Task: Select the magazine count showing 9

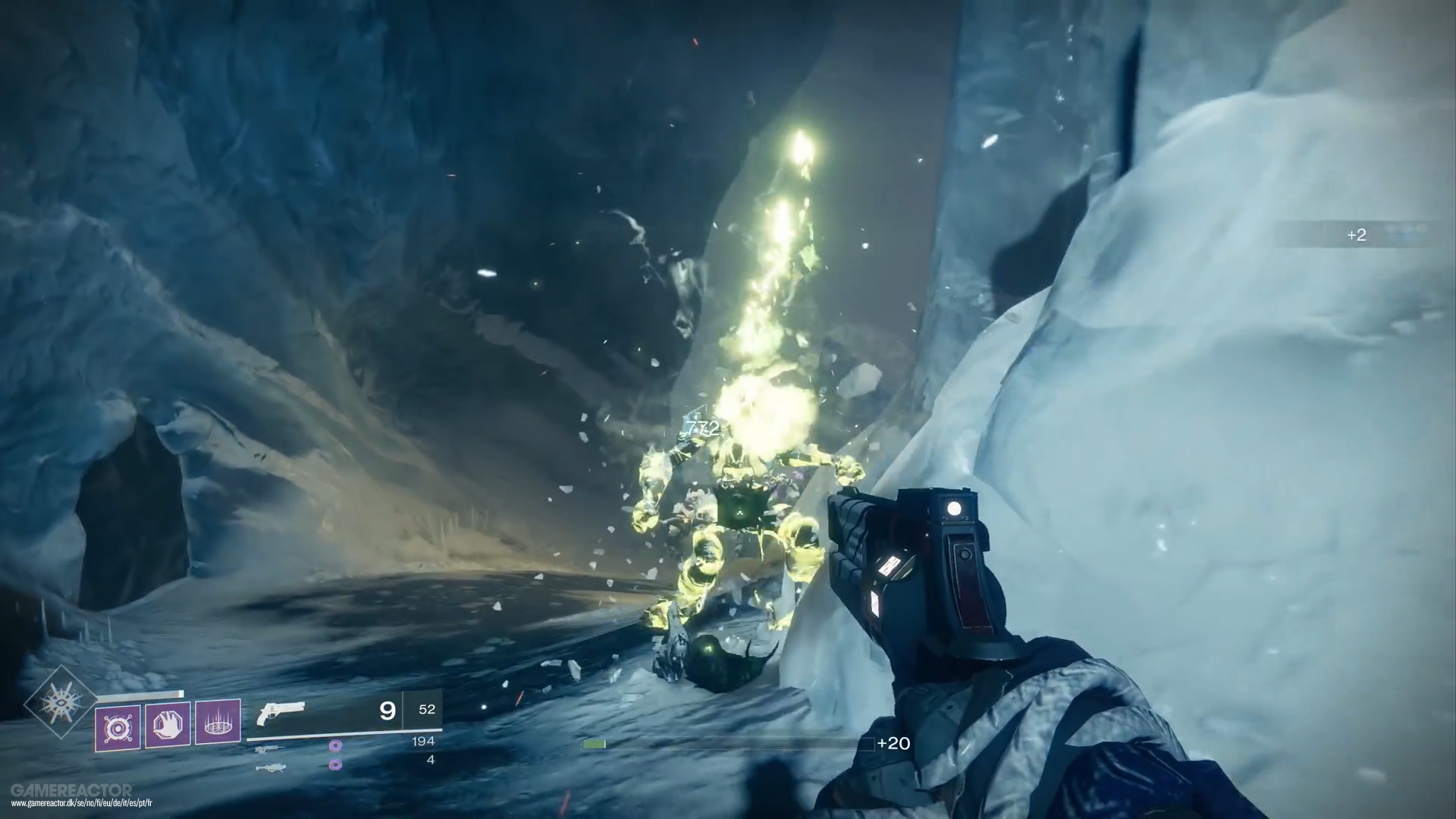Action: pos(387,709)
